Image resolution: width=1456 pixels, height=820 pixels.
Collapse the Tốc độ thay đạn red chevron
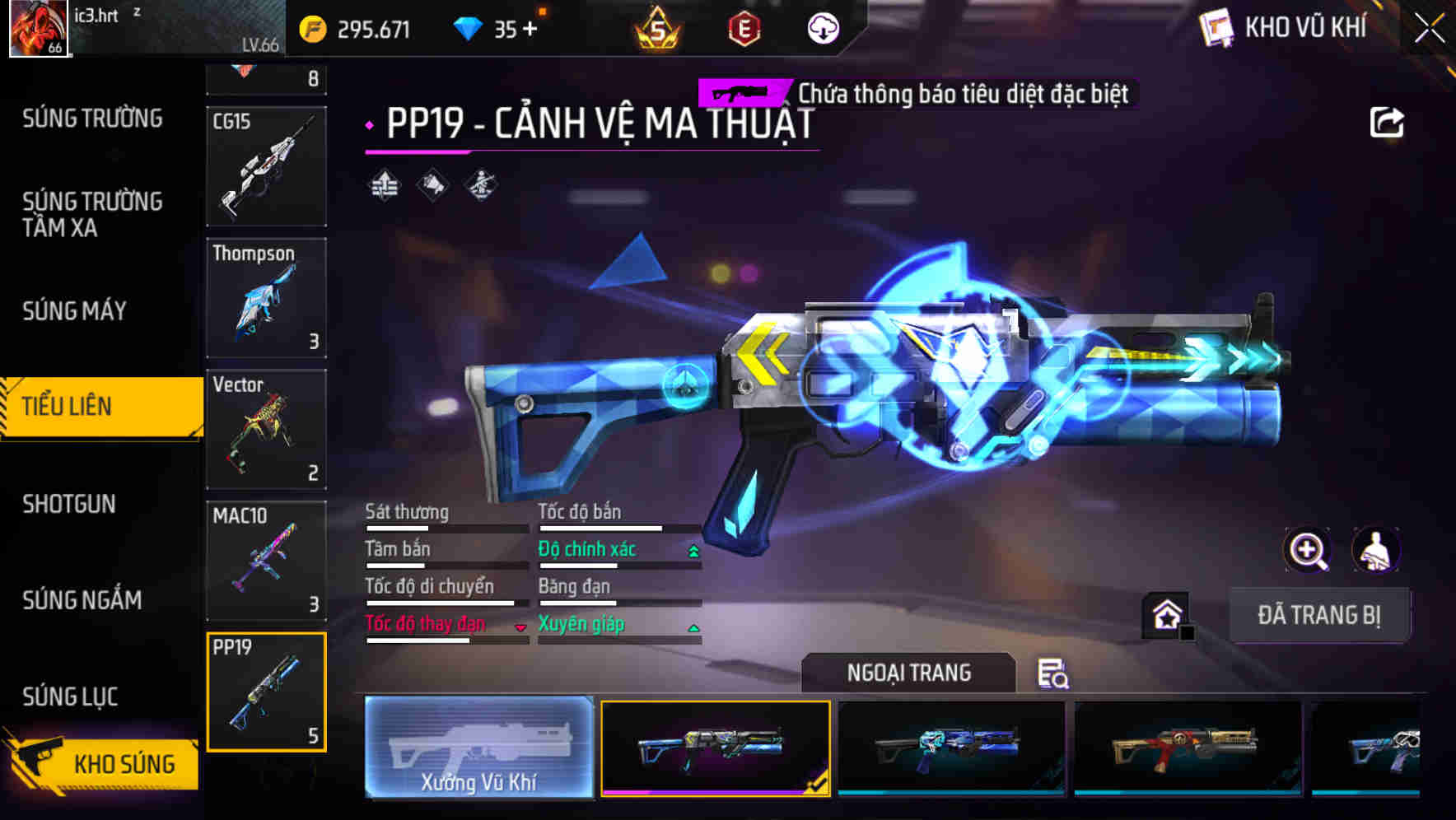(520, 627)
